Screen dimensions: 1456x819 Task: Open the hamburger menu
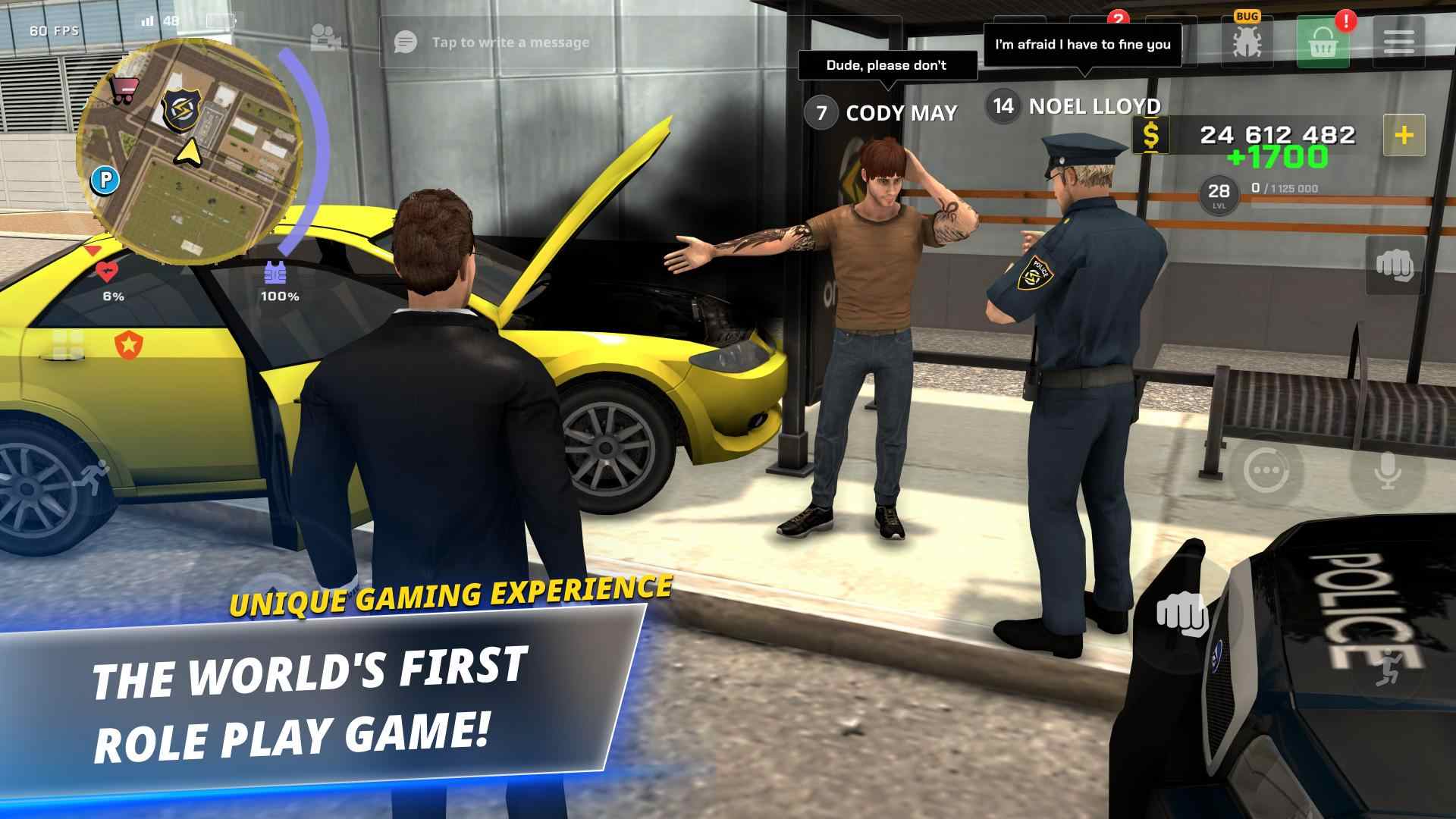click(1401, 40)
